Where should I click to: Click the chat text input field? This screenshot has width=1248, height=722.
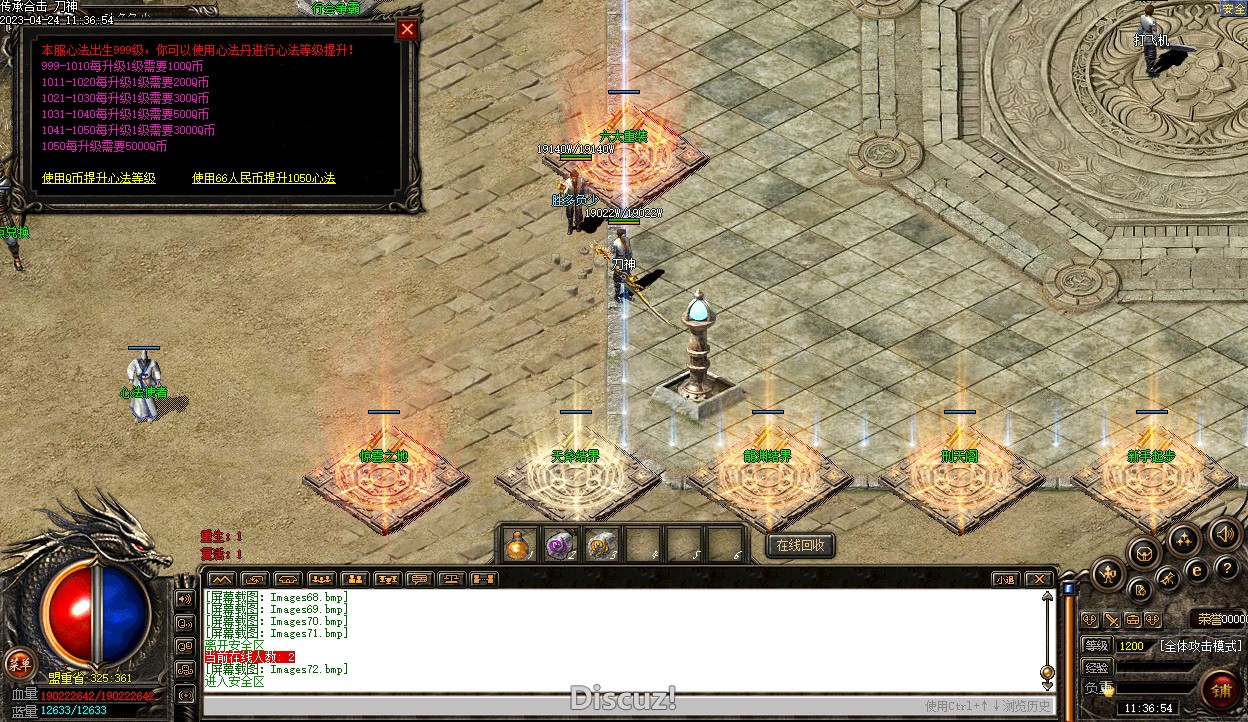point(560,705)
